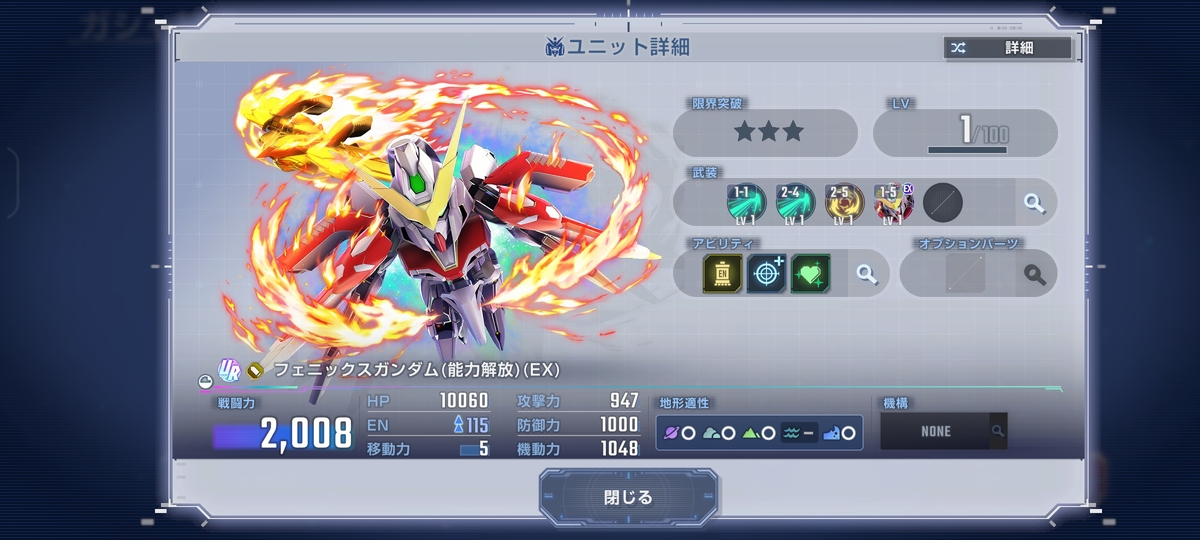This screenshot has height=540, width=1200.
Task: Select the green heart ability icon
Action: click(810, 273)
